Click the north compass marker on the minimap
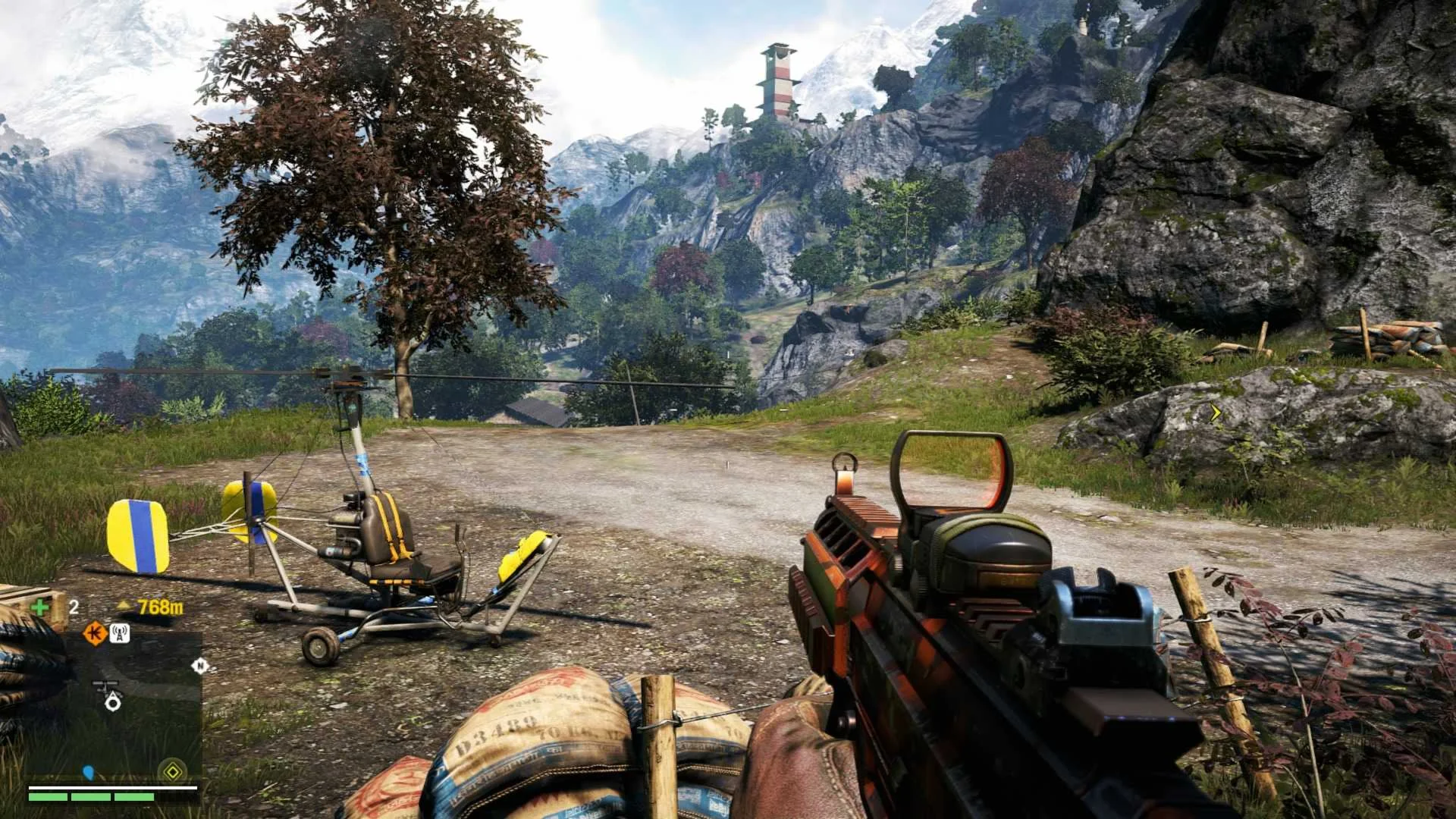This screenshot has width=1456, height=819. [x=199, y=666]
